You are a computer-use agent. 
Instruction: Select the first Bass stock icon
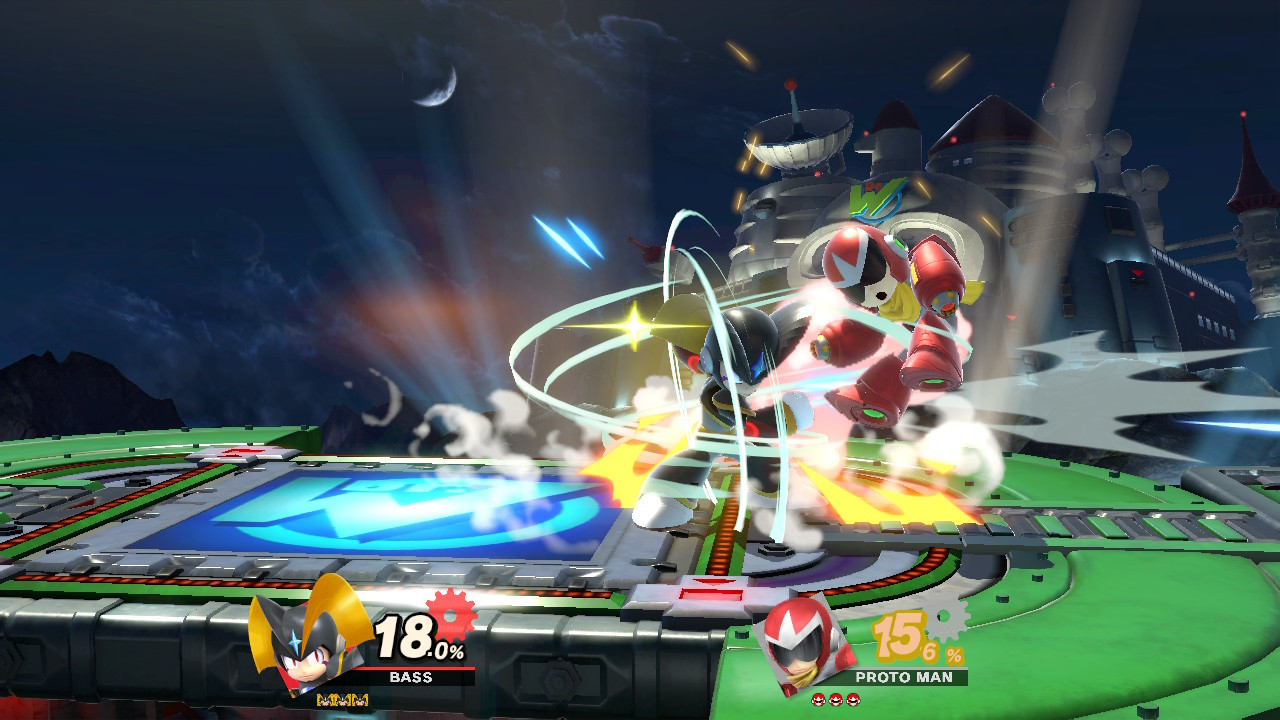pyautogui.click(x=323, y=700)
